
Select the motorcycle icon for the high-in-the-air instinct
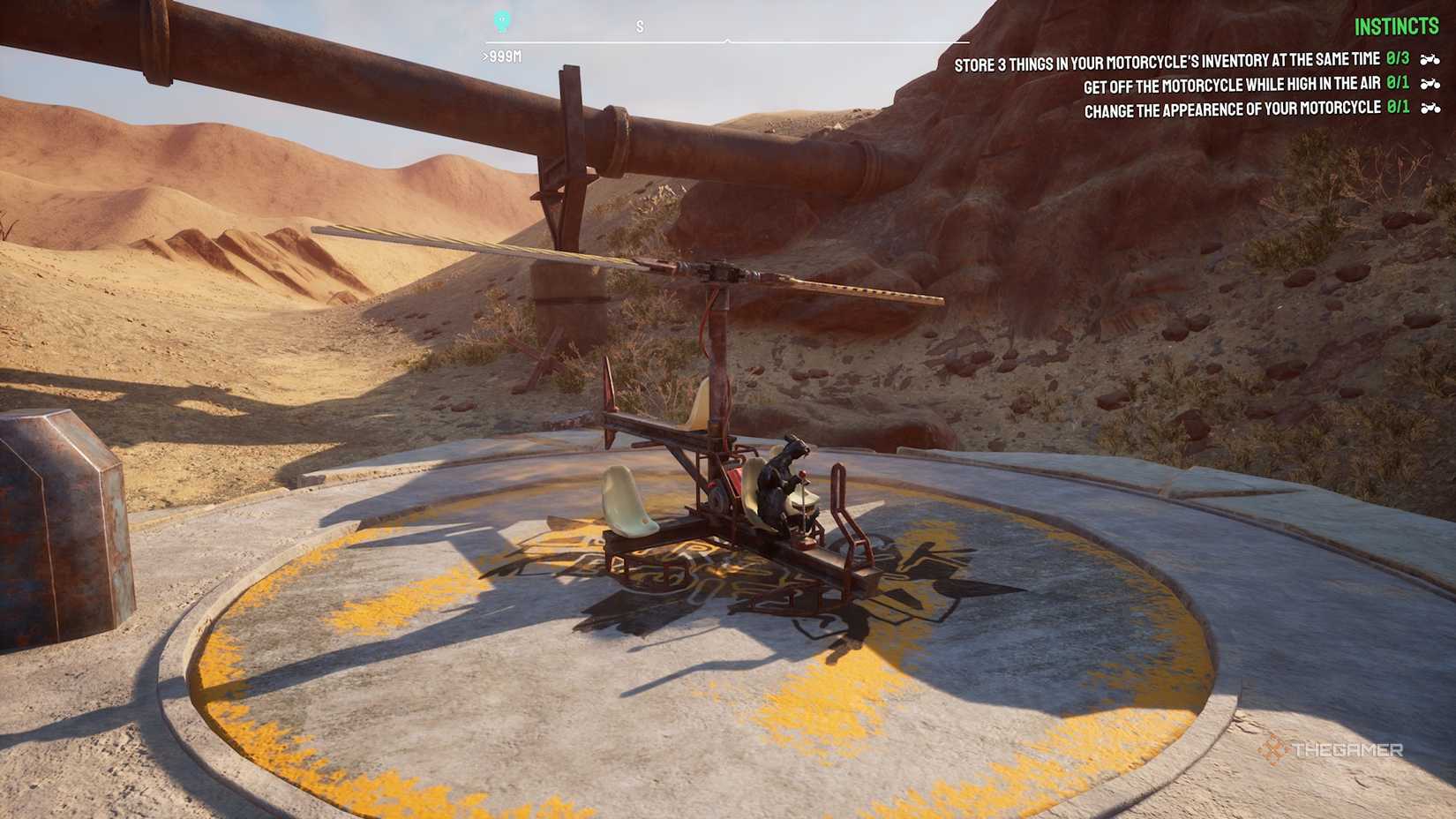click(1431, 86)
